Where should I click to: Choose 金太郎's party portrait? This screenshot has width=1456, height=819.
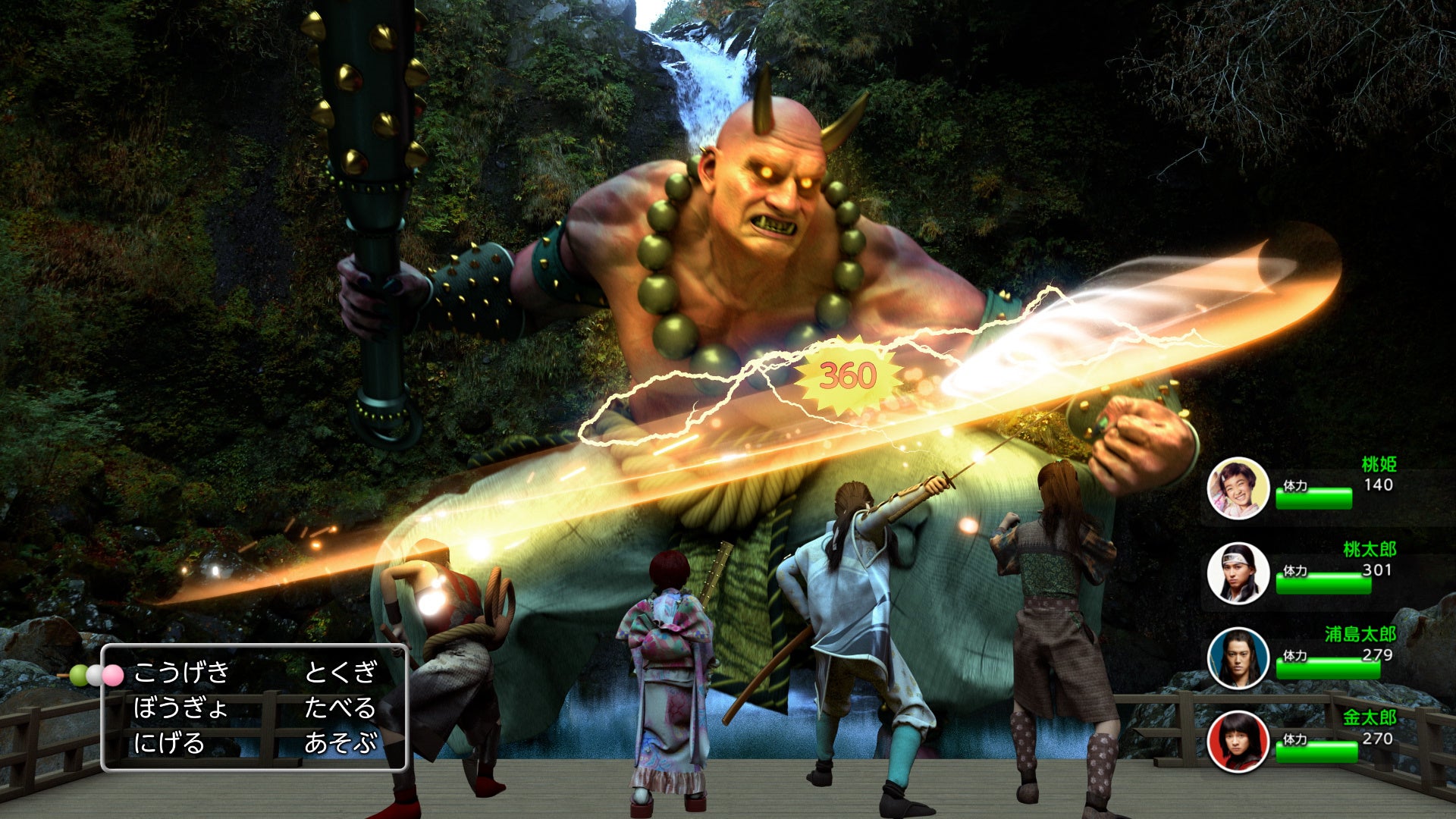1238,741
